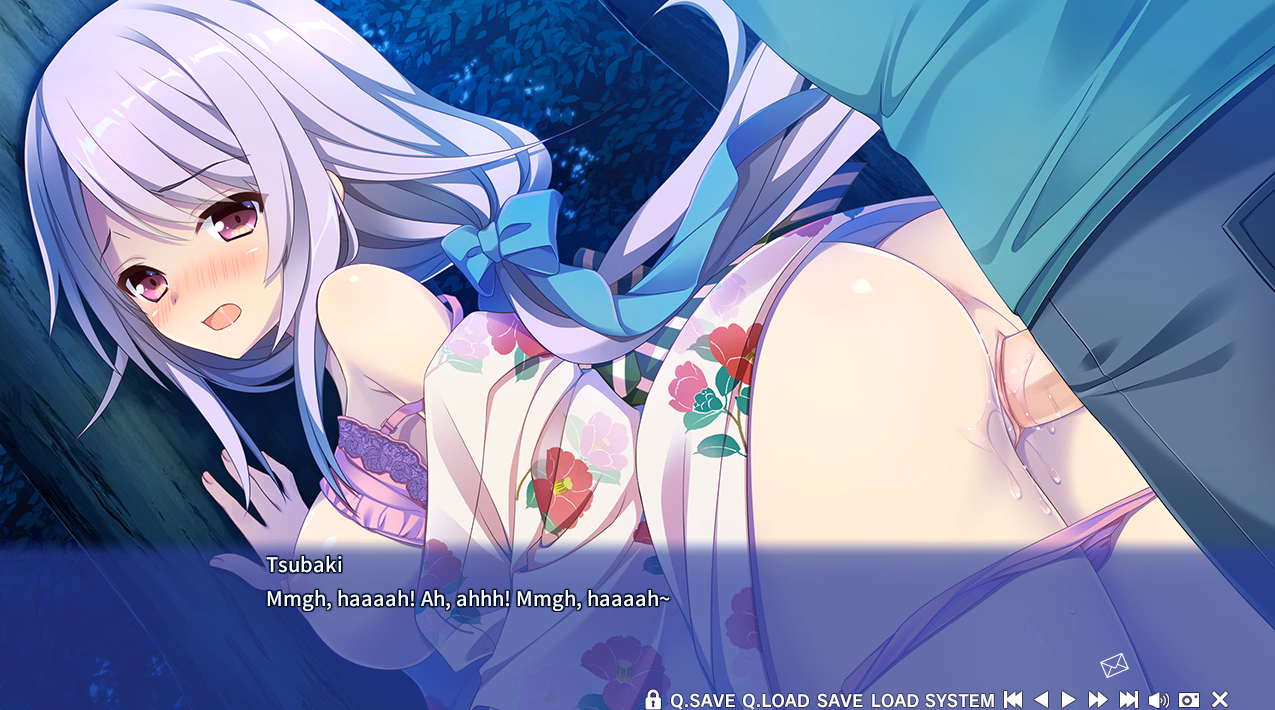Jump ahead with the next-scene icon
The height and width of the screenshot is (710, 1275).
[1128, 700]
